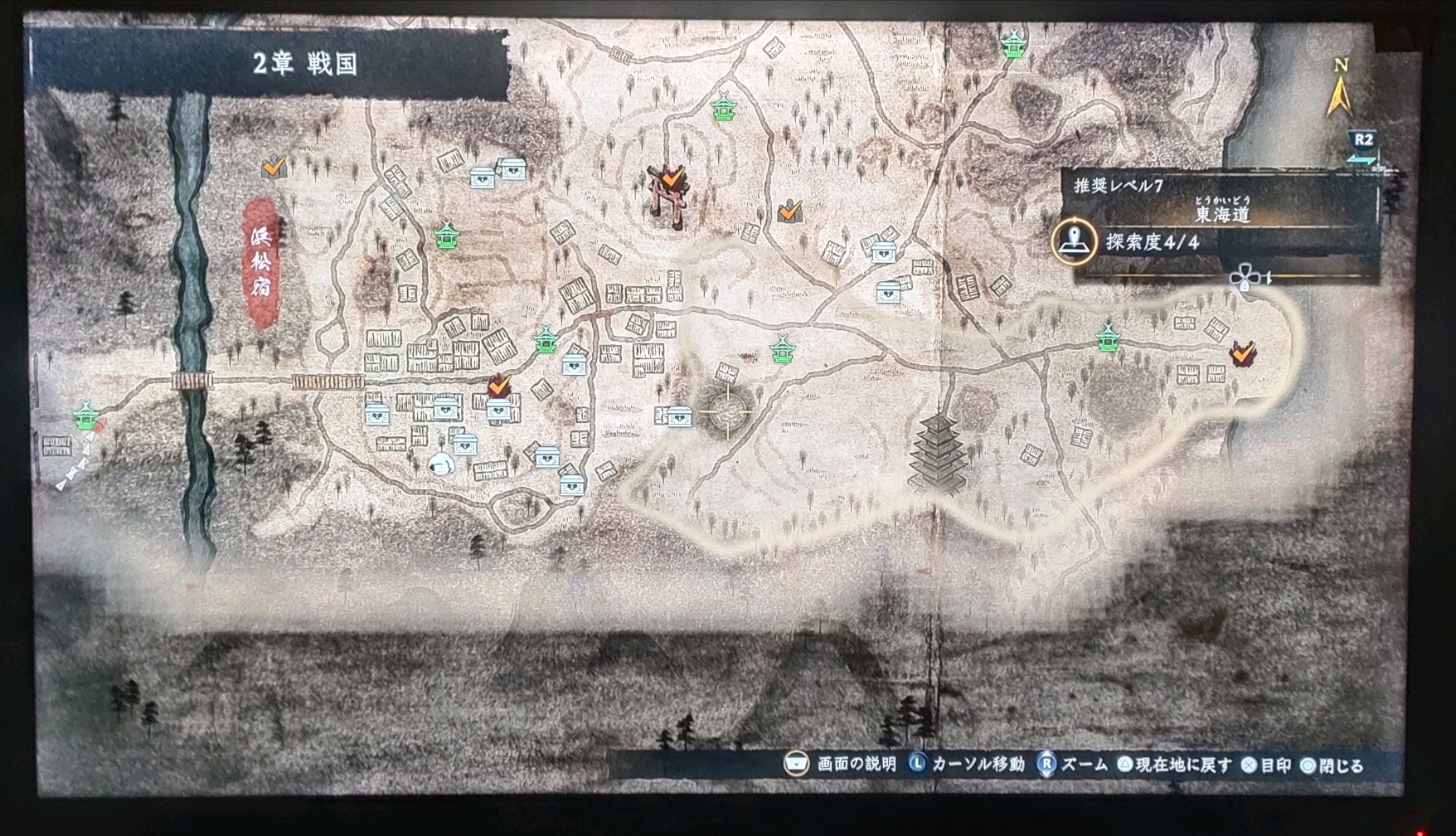The height and width of the screenshot is (836, 1456).
Task: Open the 東海道 exploration location icon
Action: click(1073, 241)
